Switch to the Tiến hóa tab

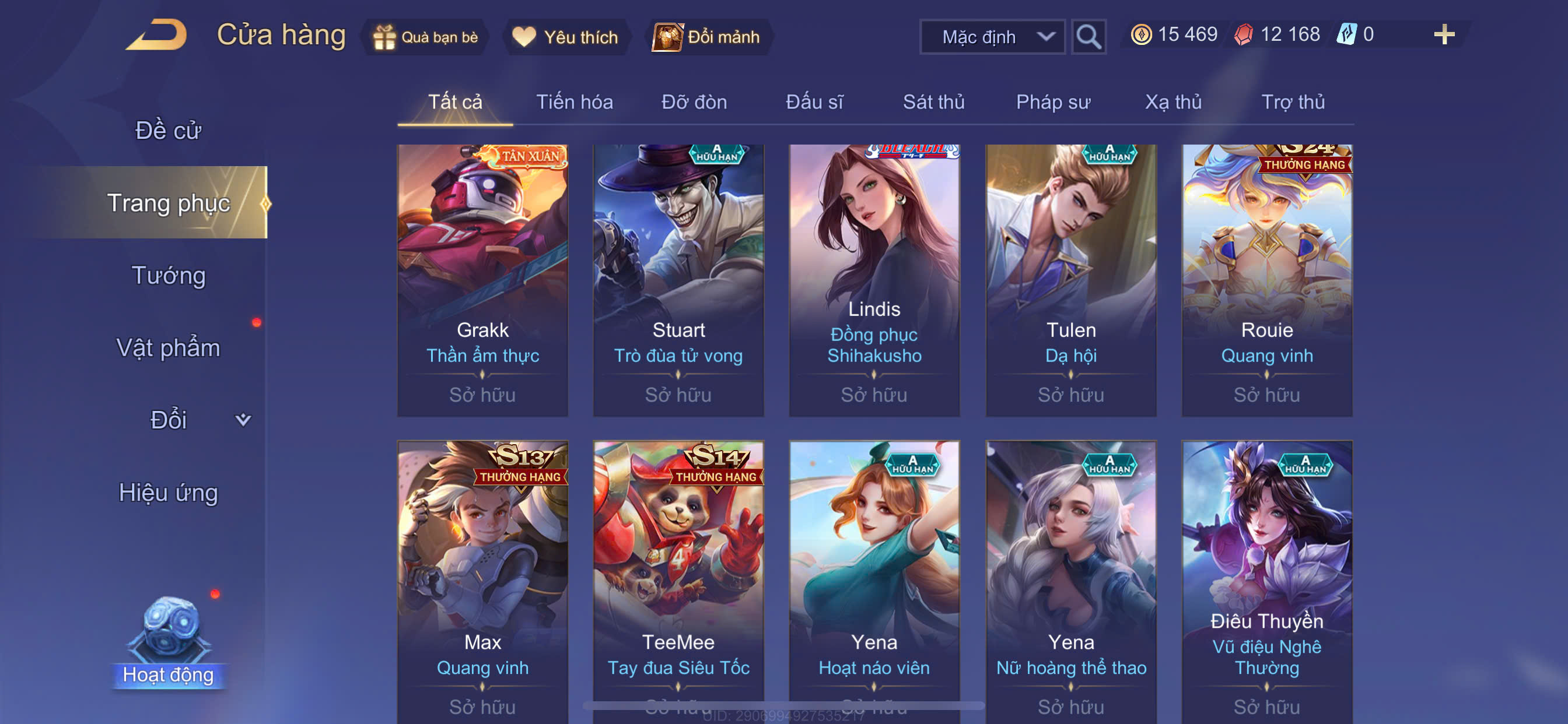click(574, 102)
